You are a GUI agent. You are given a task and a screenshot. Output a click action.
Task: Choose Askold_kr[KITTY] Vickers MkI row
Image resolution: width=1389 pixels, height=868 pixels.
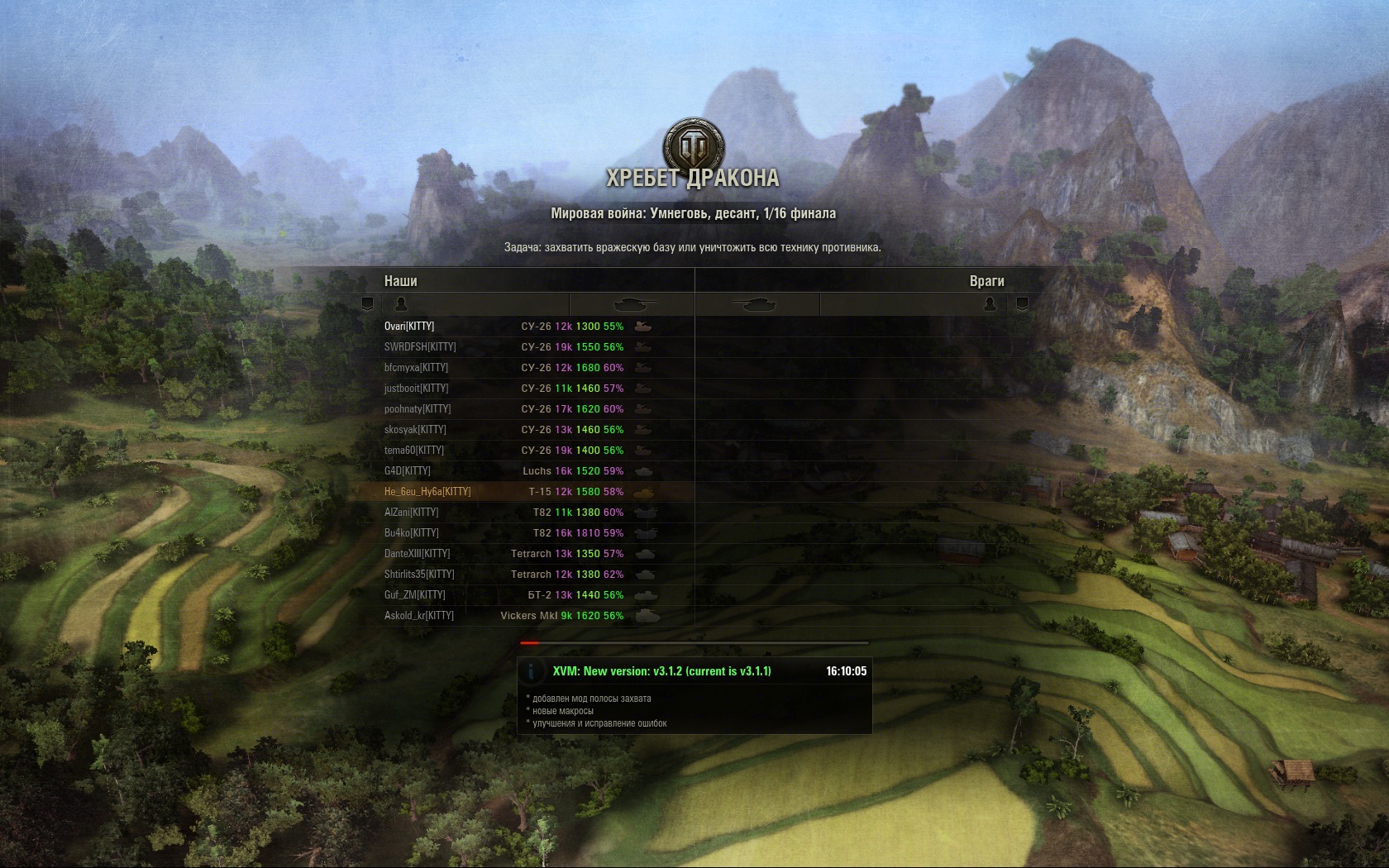pyautogui.click(x=419, y=616)
